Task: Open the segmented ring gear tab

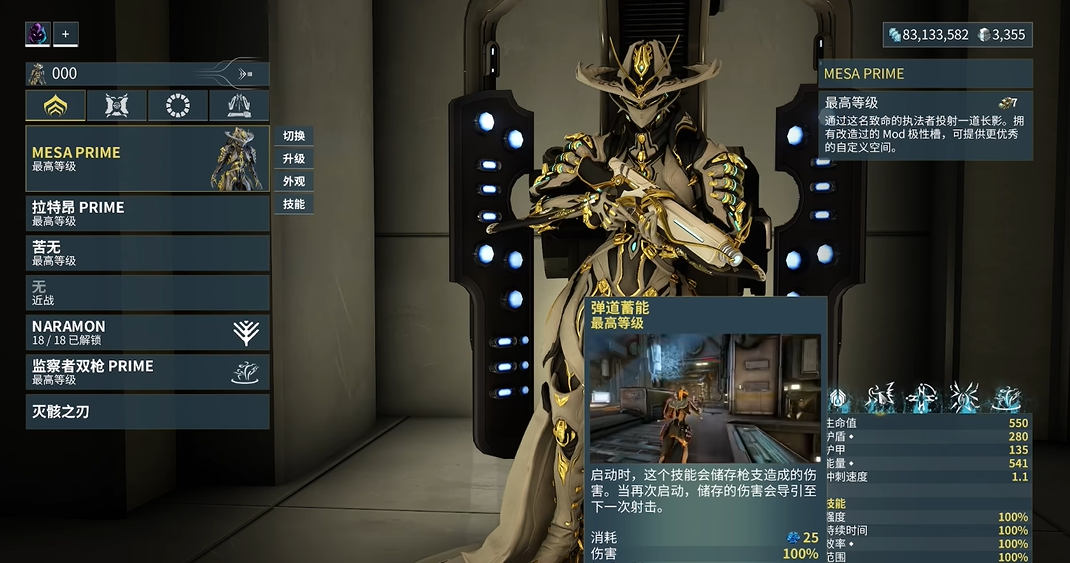Action: 178,106
